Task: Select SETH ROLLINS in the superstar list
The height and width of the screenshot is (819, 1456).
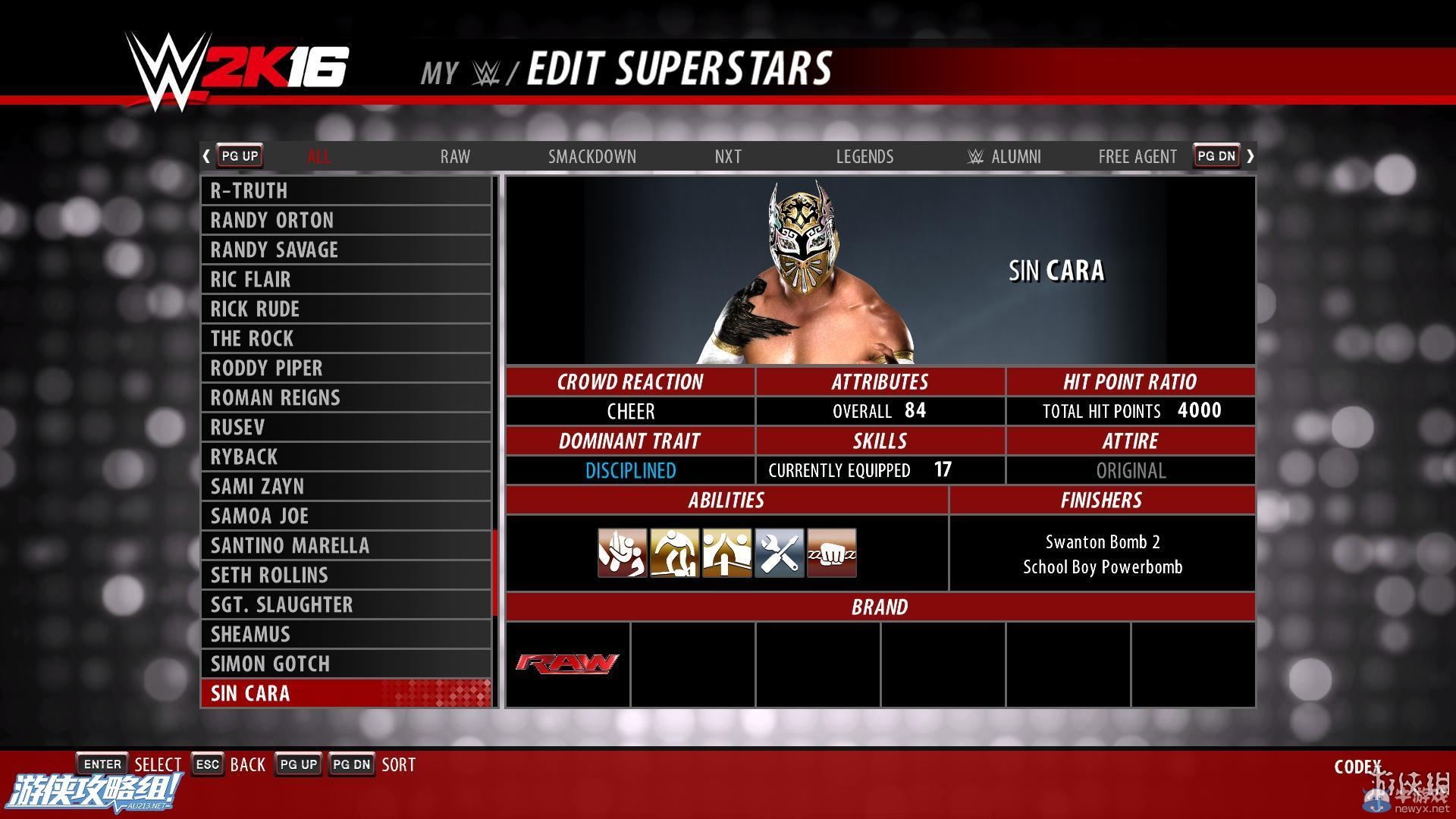Action: coord(346,575)
